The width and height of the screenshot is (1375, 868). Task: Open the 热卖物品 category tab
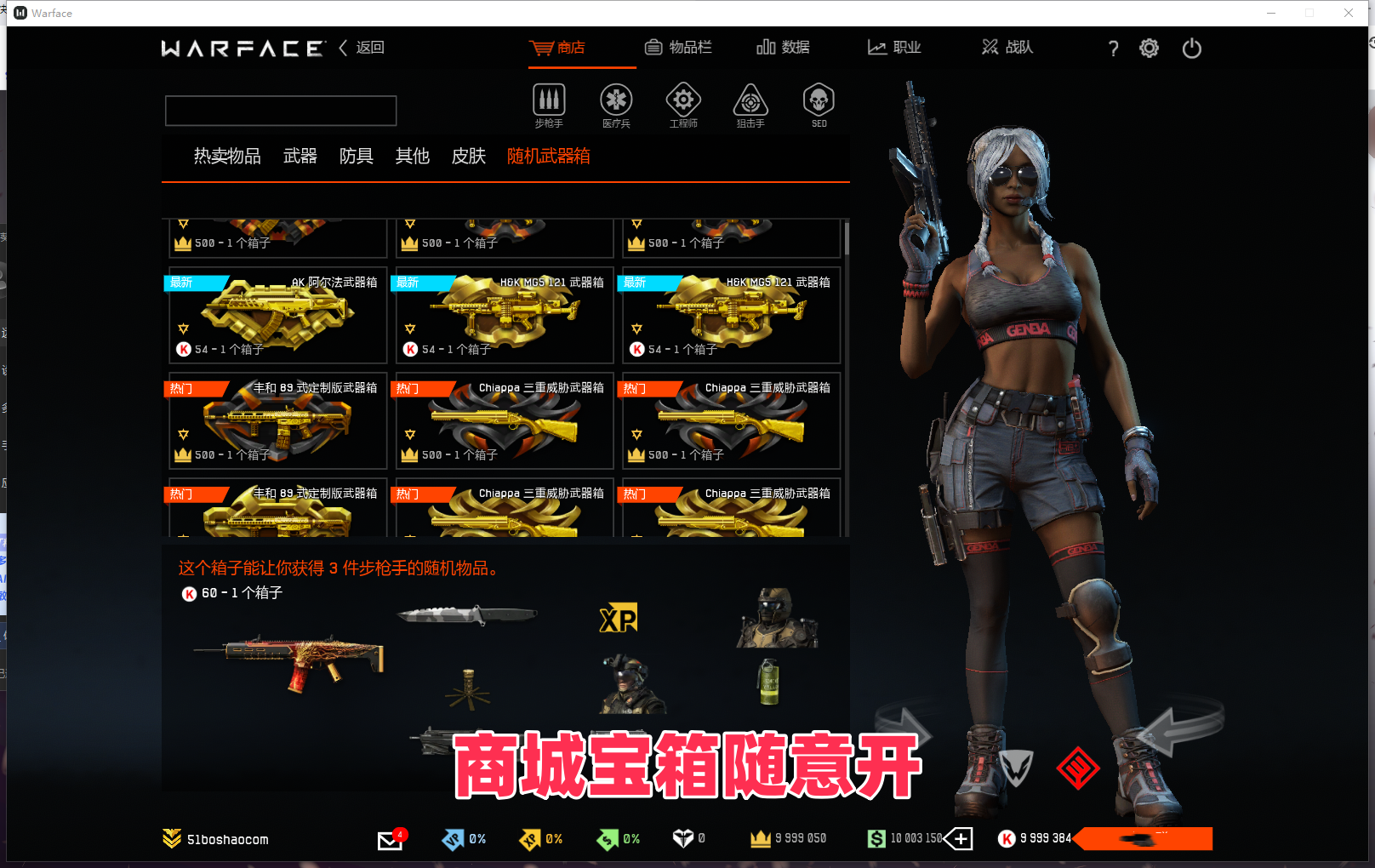[226, 157]
